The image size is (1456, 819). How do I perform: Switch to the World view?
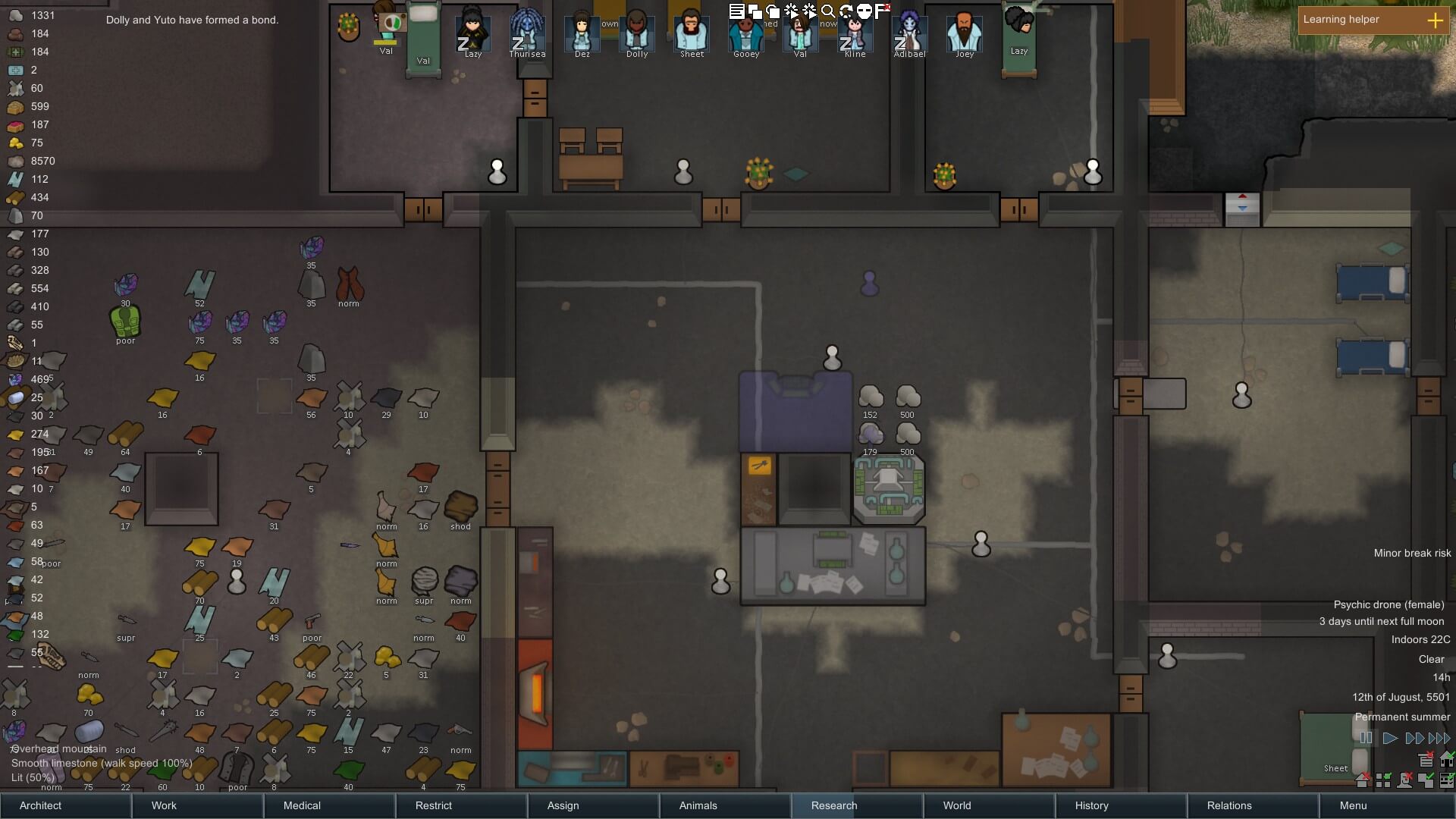pyautogui.click(x=957, y=805)
